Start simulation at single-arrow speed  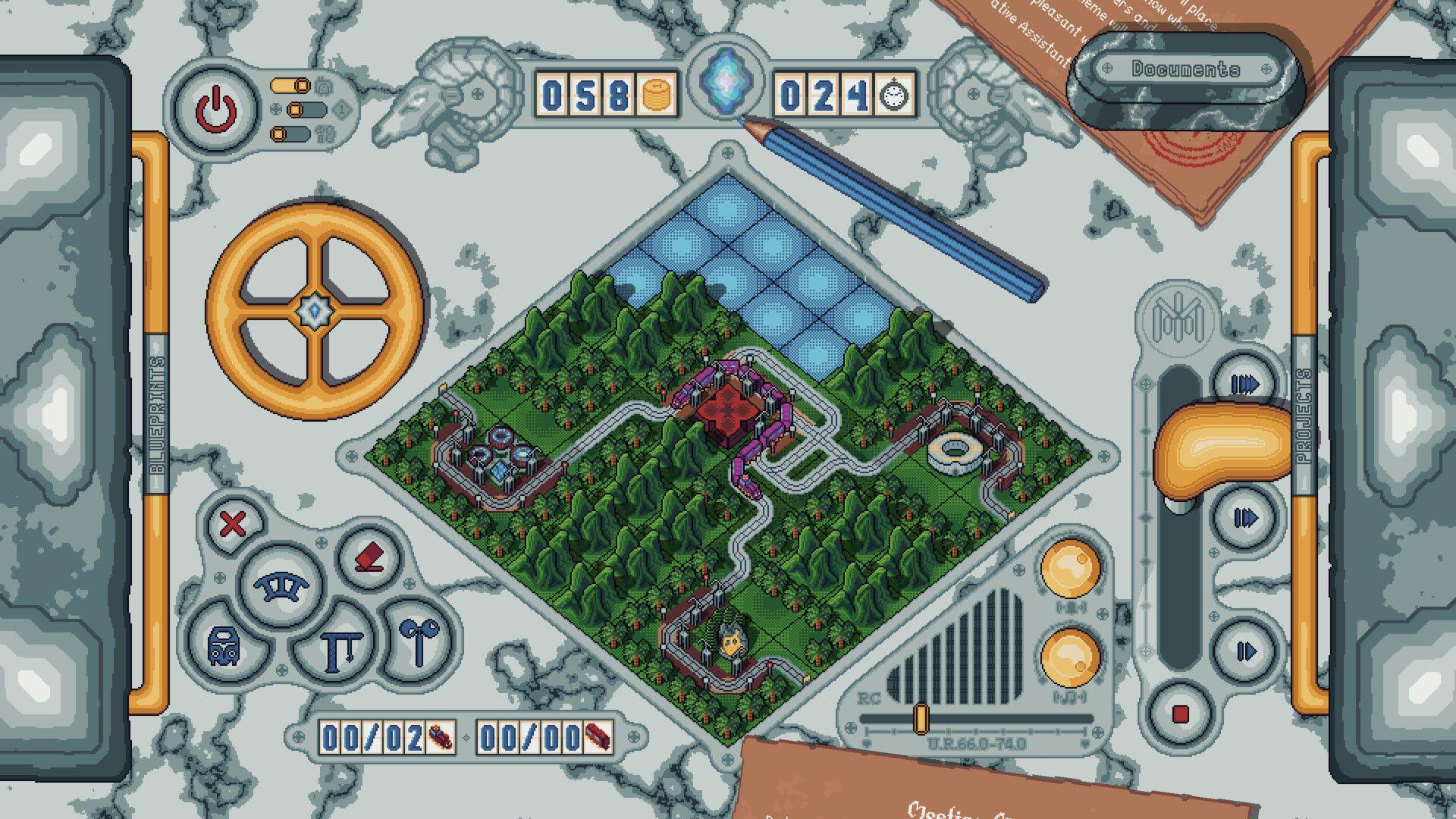point(1244,651)
